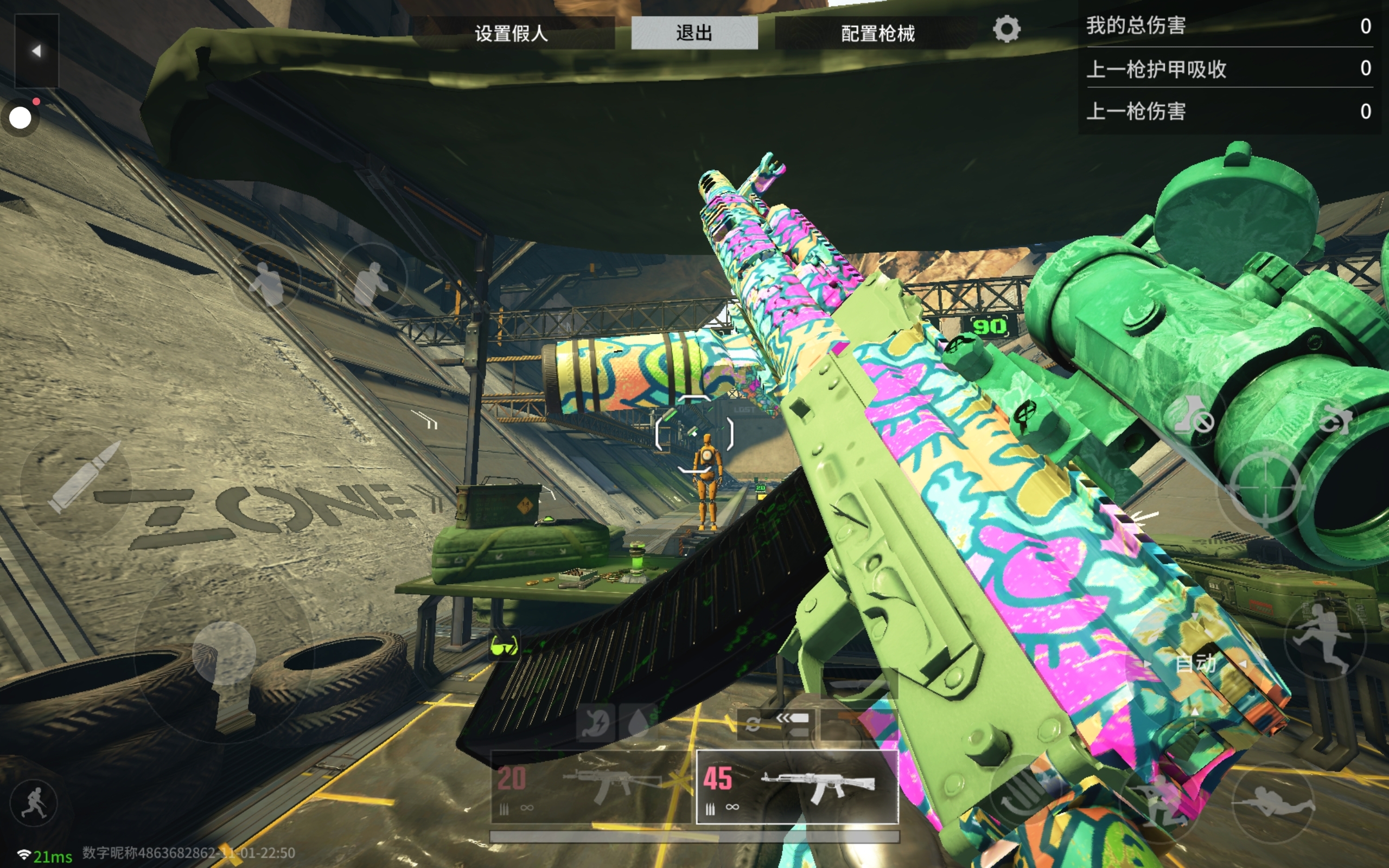Equip the knife melee slot
1389x868 pixels.
pyautogui.click(x=859, y=683)
